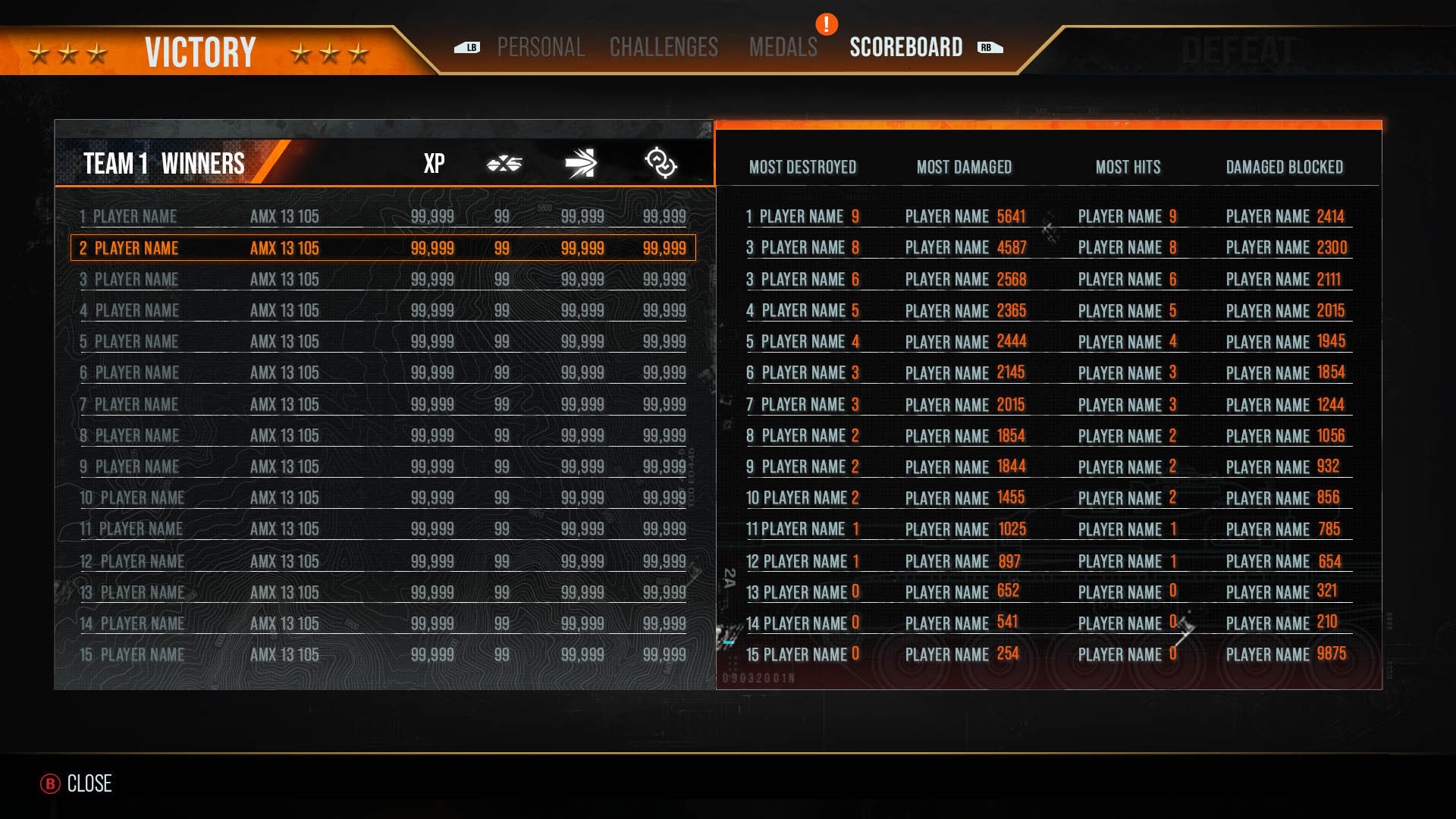Sort by the shell damage icon column

click(x=581, y=163)
